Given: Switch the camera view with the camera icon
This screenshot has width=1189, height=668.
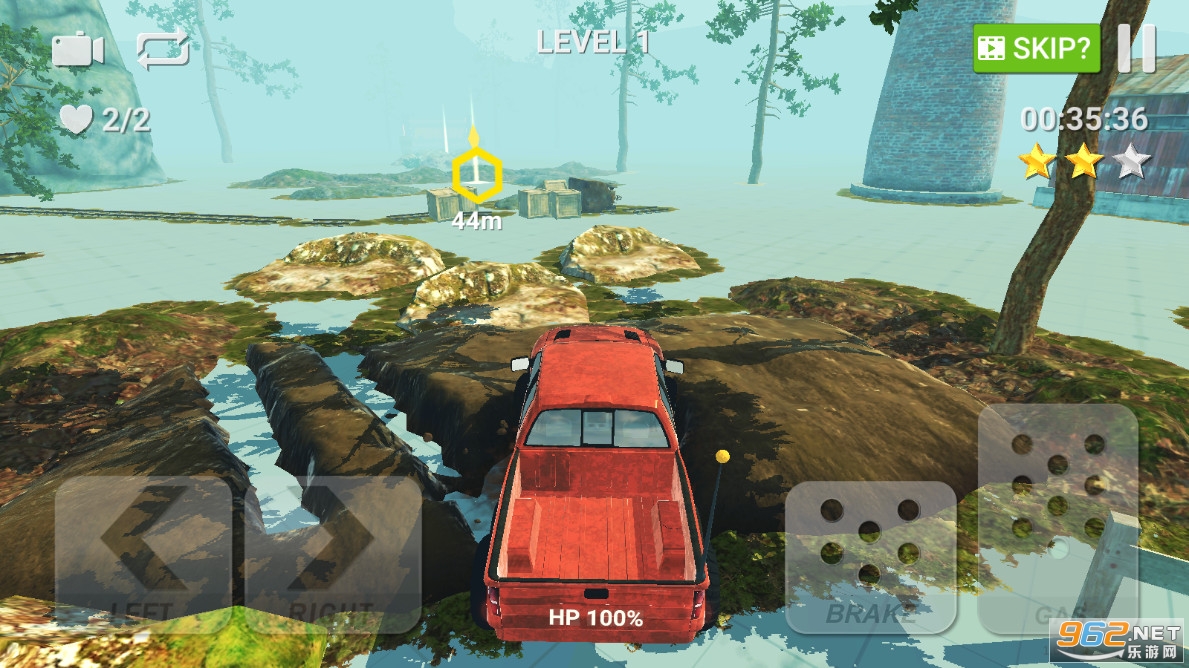Looking at the screenshot, I should tap(78, 49).
